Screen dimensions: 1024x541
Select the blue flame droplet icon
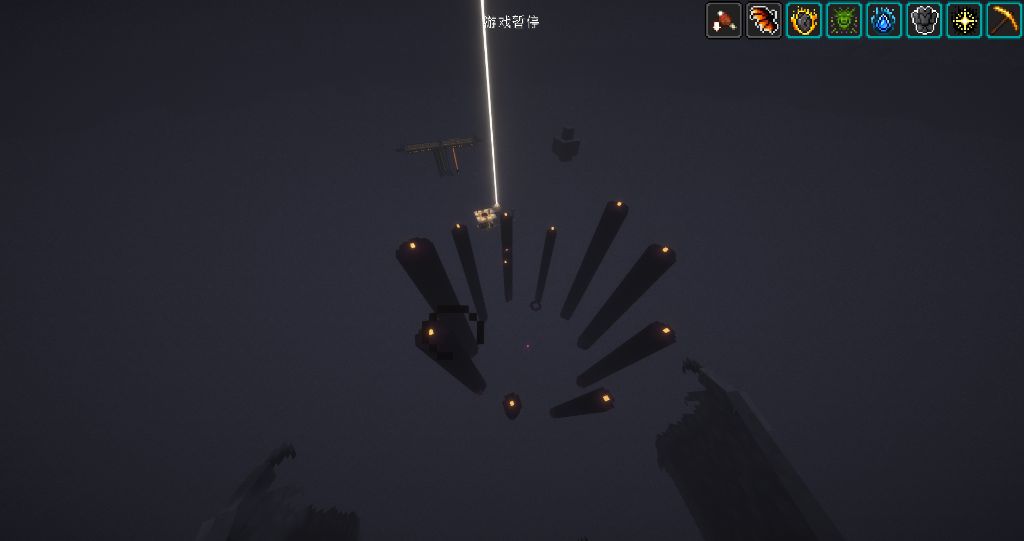point(884,20)
